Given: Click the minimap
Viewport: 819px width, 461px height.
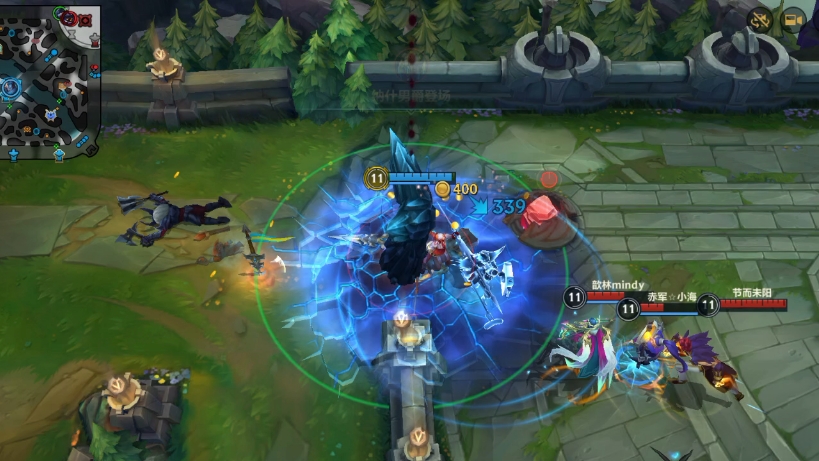Looking at the screenshot, I should tap(48, 78).
